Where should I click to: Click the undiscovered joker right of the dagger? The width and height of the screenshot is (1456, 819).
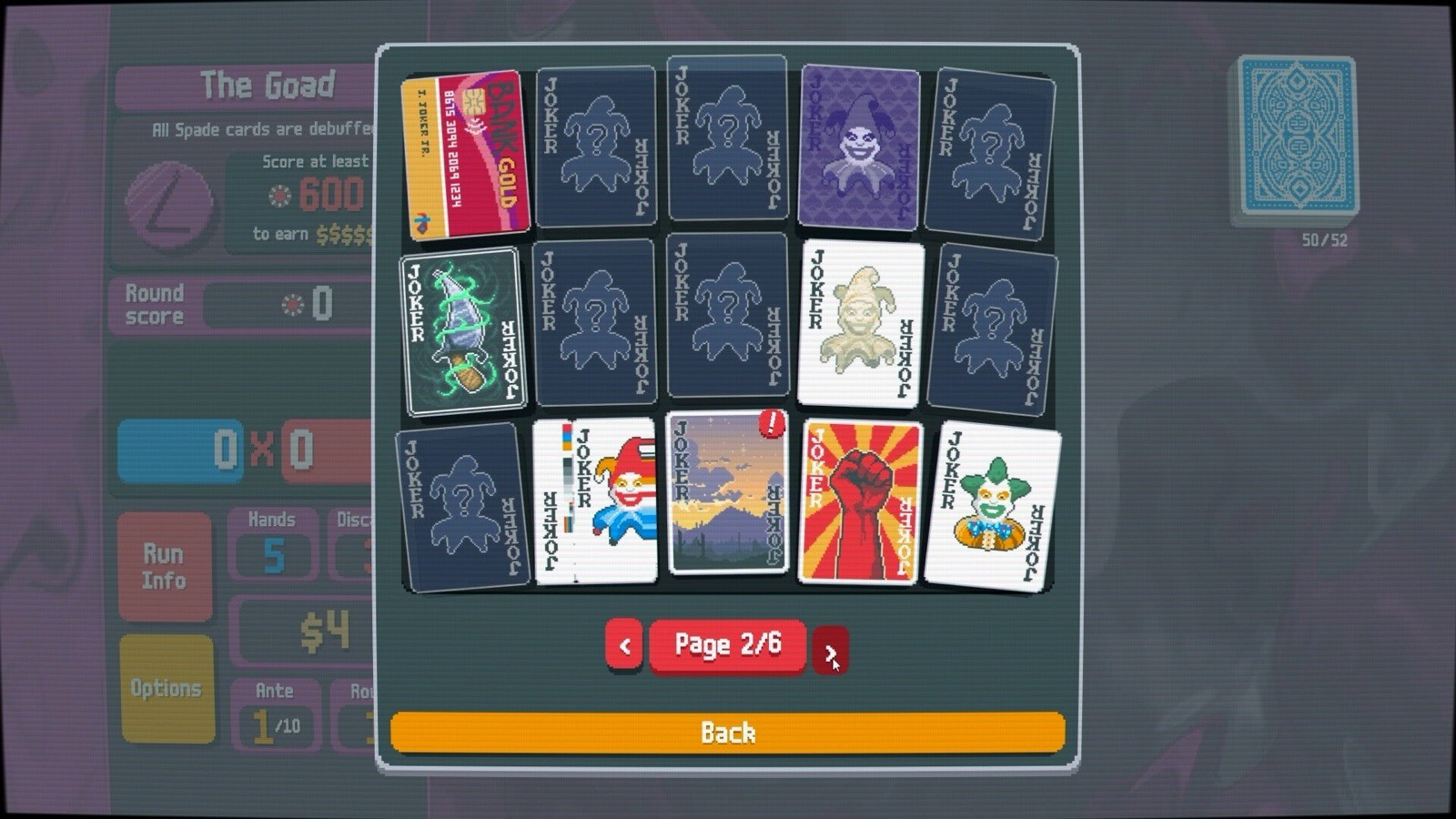tap(596, 323)
